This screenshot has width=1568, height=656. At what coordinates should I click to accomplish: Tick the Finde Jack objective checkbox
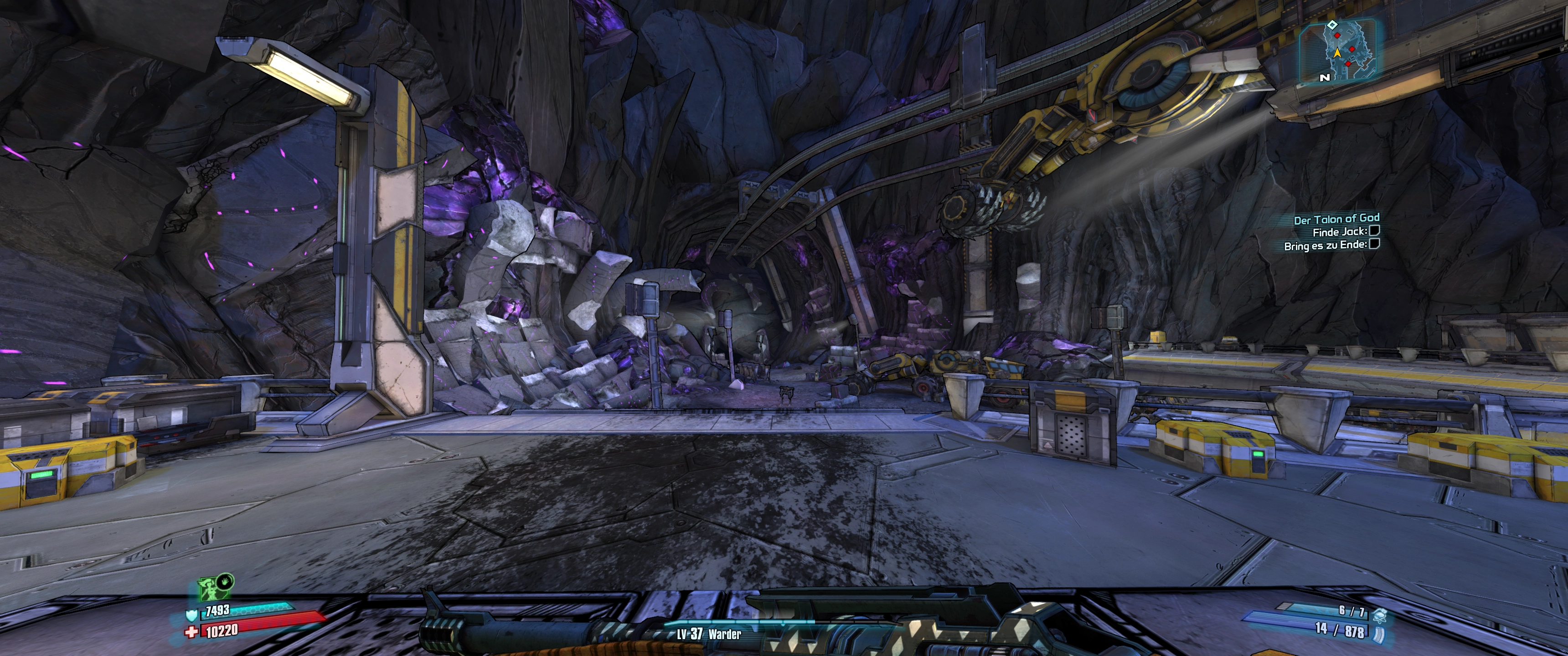click(x=1374, y=231)
